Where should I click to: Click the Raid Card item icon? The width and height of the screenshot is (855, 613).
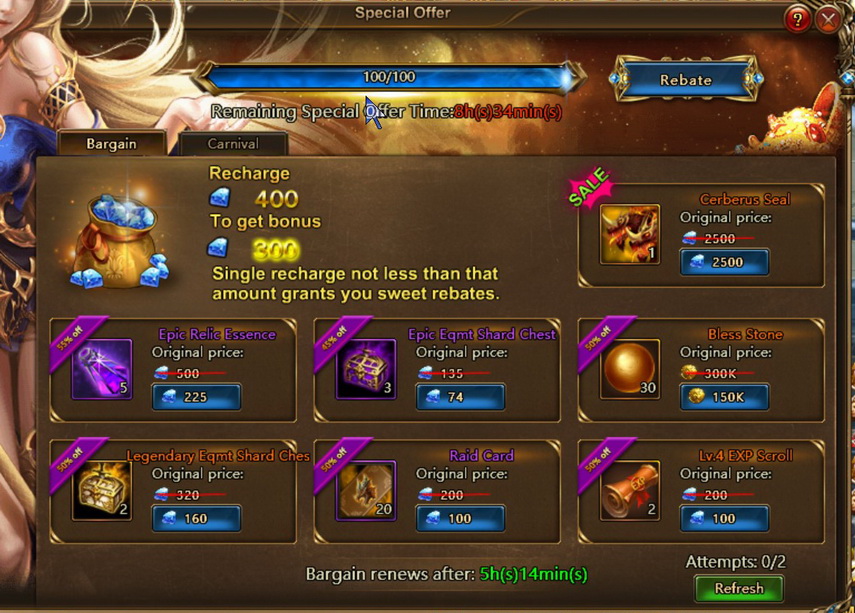click(x=366, y=490)
